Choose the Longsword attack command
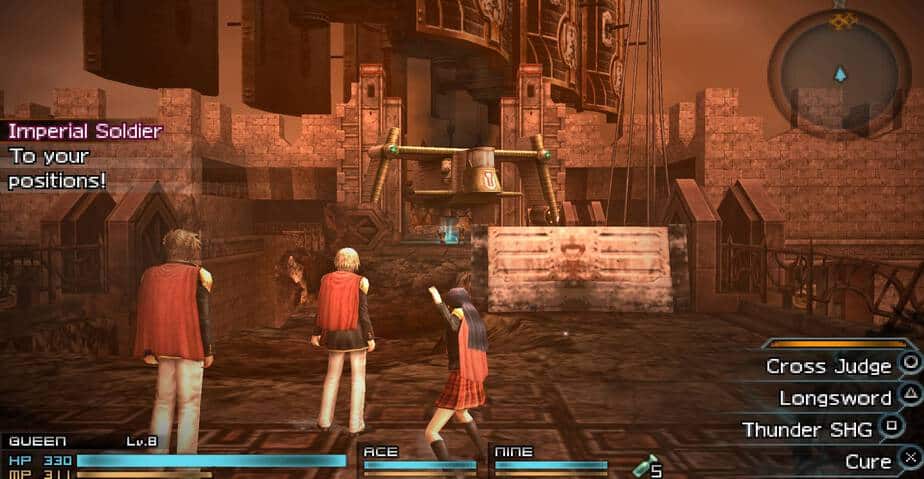The image size is (924, 479). point(835,398)
